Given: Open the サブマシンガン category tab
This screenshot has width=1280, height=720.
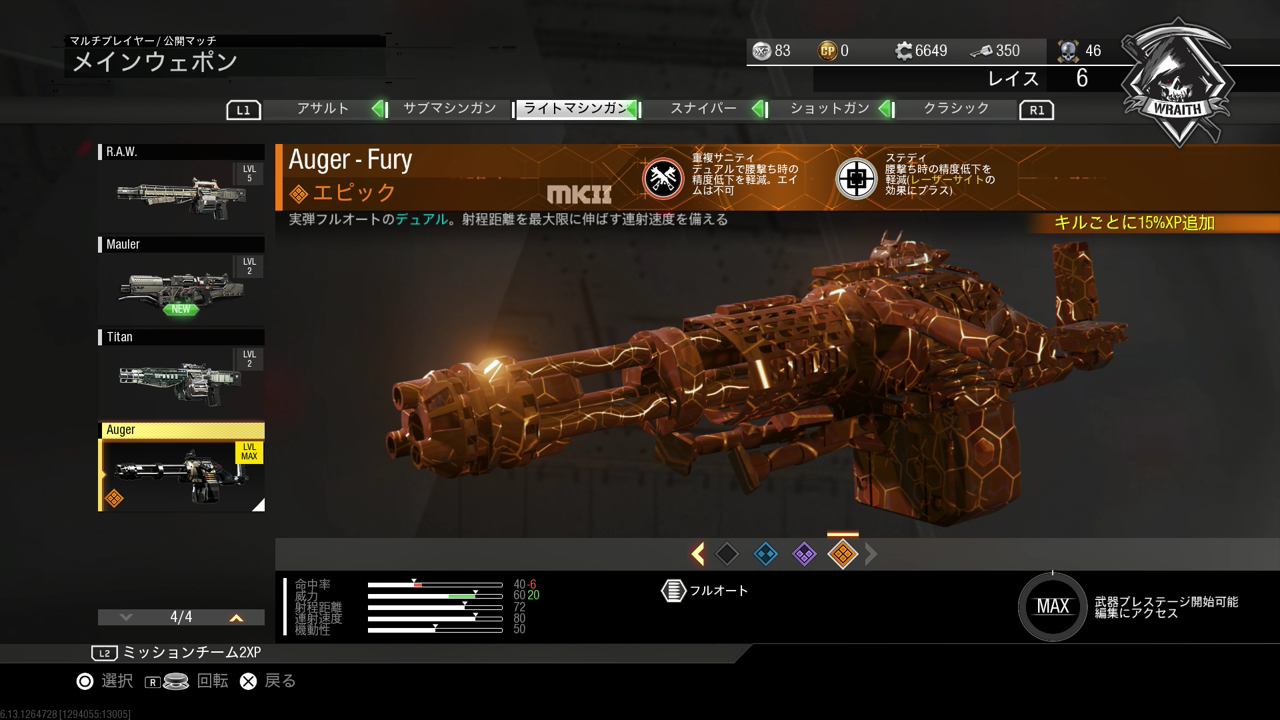Looking at the screenshot, I should tap(449, 109).
